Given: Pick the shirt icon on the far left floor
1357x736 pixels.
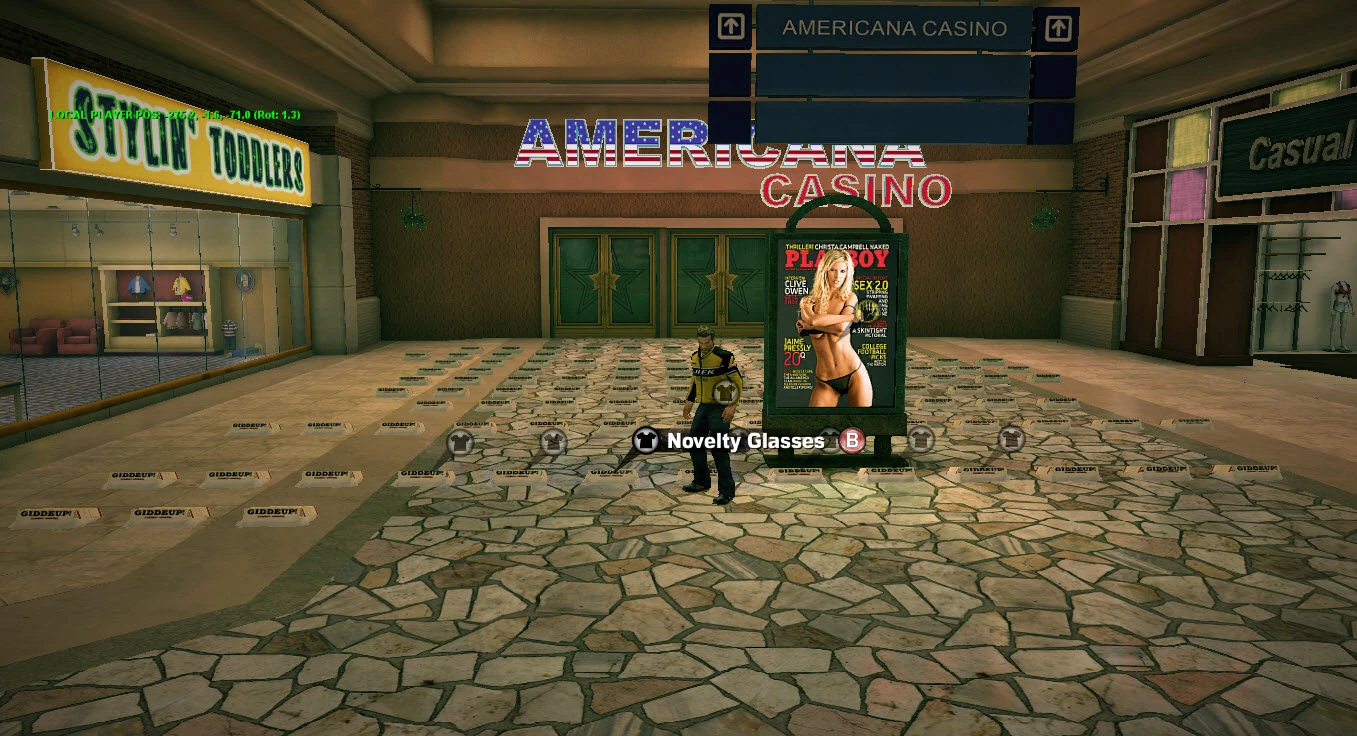Looking at the screenshot, I should 461,443.
